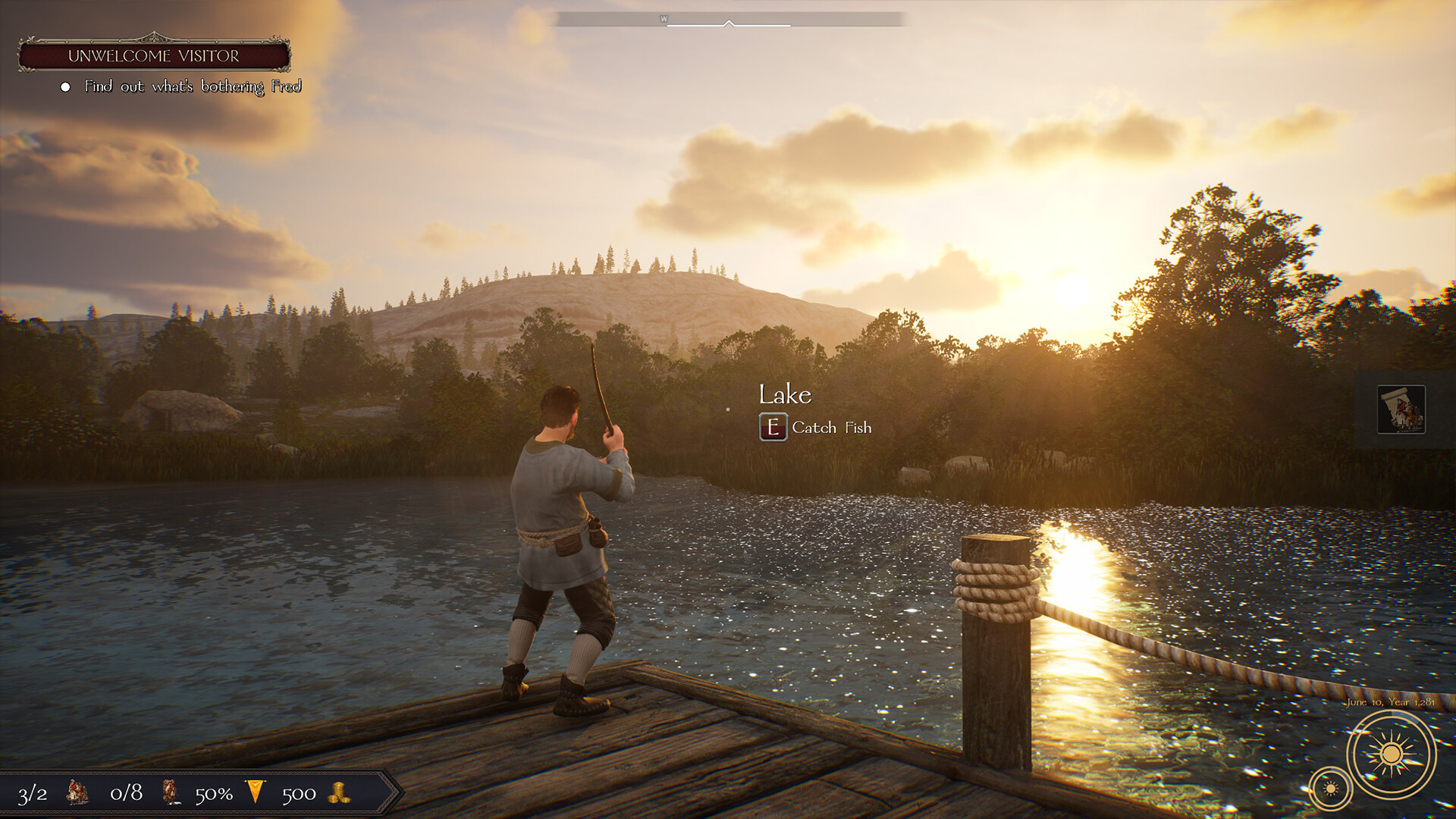Screen dimensions: 1456x819
Task: Click the gold coins icon showing 500
Action: [x=340, y=794]
